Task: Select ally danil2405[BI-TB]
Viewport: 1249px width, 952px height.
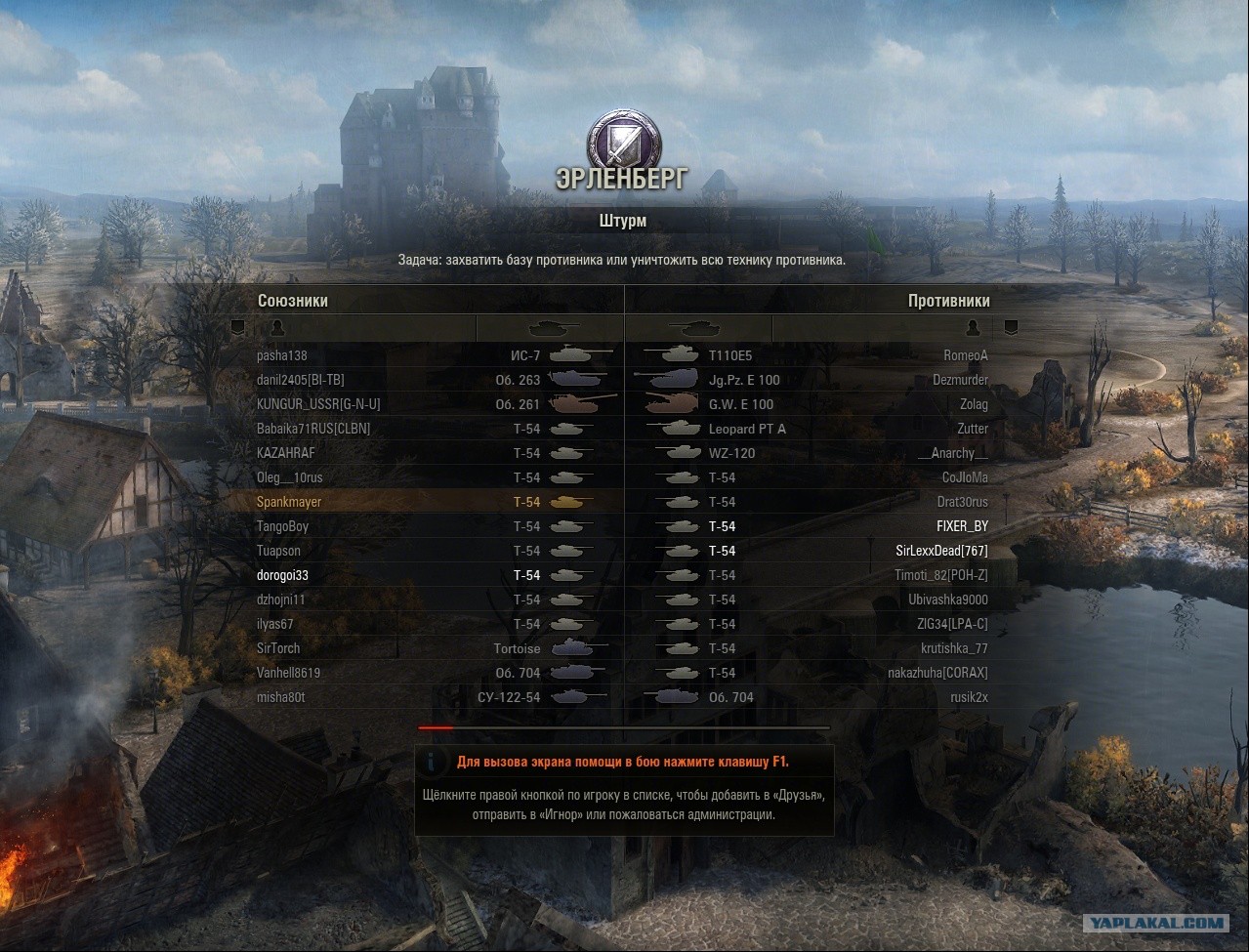Action: (x=300, y=380)
